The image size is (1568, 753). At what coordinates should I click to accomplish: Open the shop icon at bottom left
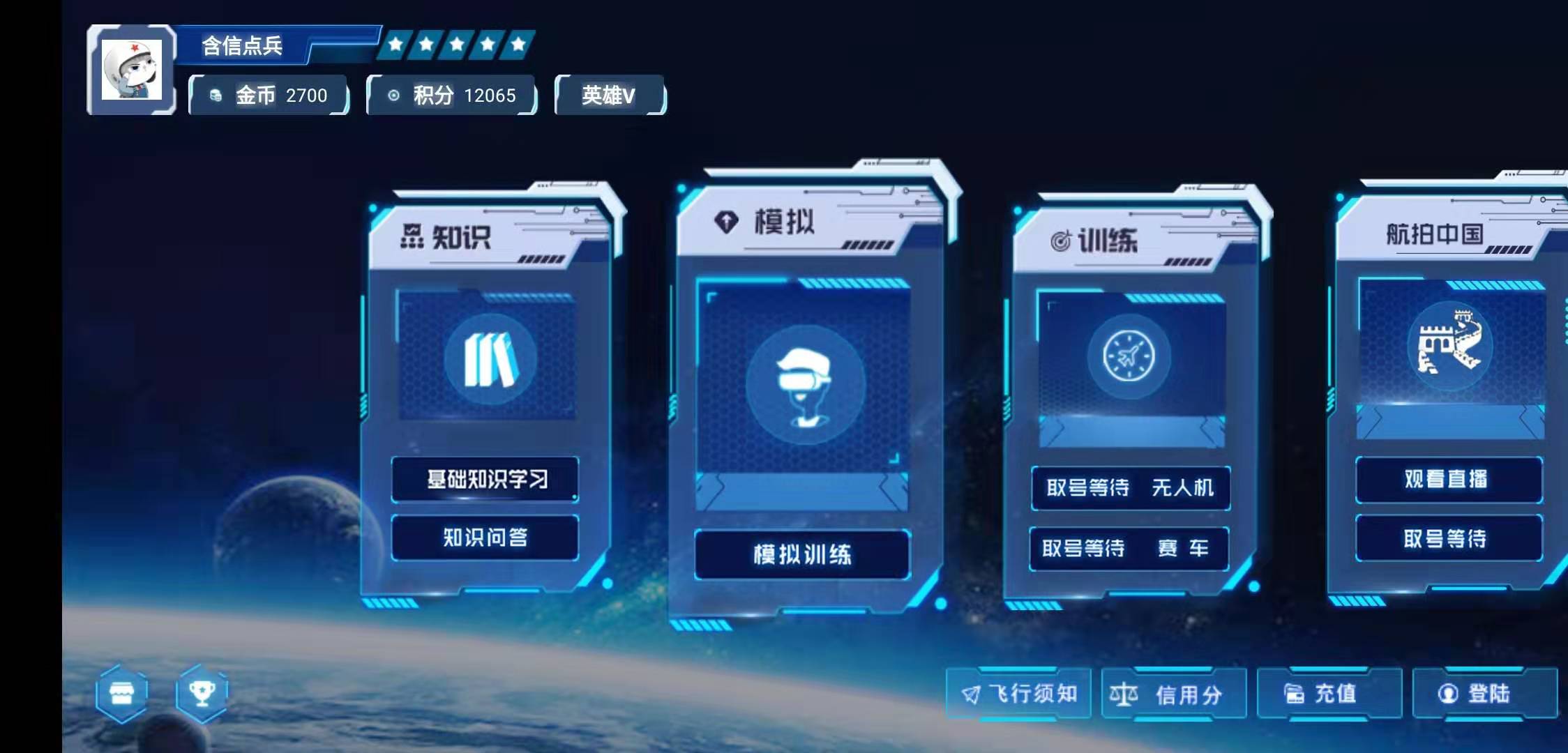click(122, 694)
